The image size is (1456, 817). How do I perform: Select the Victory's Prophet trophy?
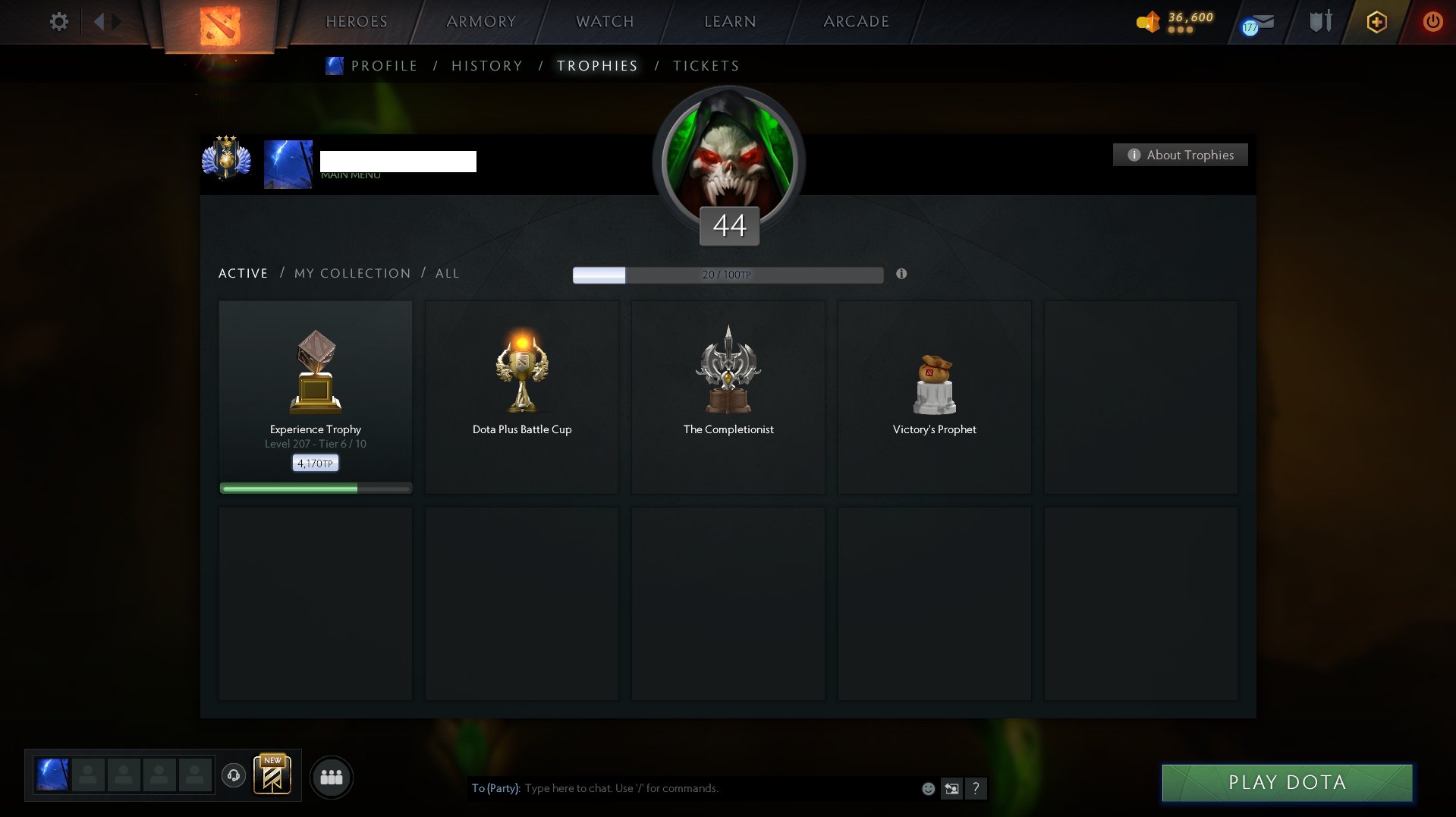[935, 396]
